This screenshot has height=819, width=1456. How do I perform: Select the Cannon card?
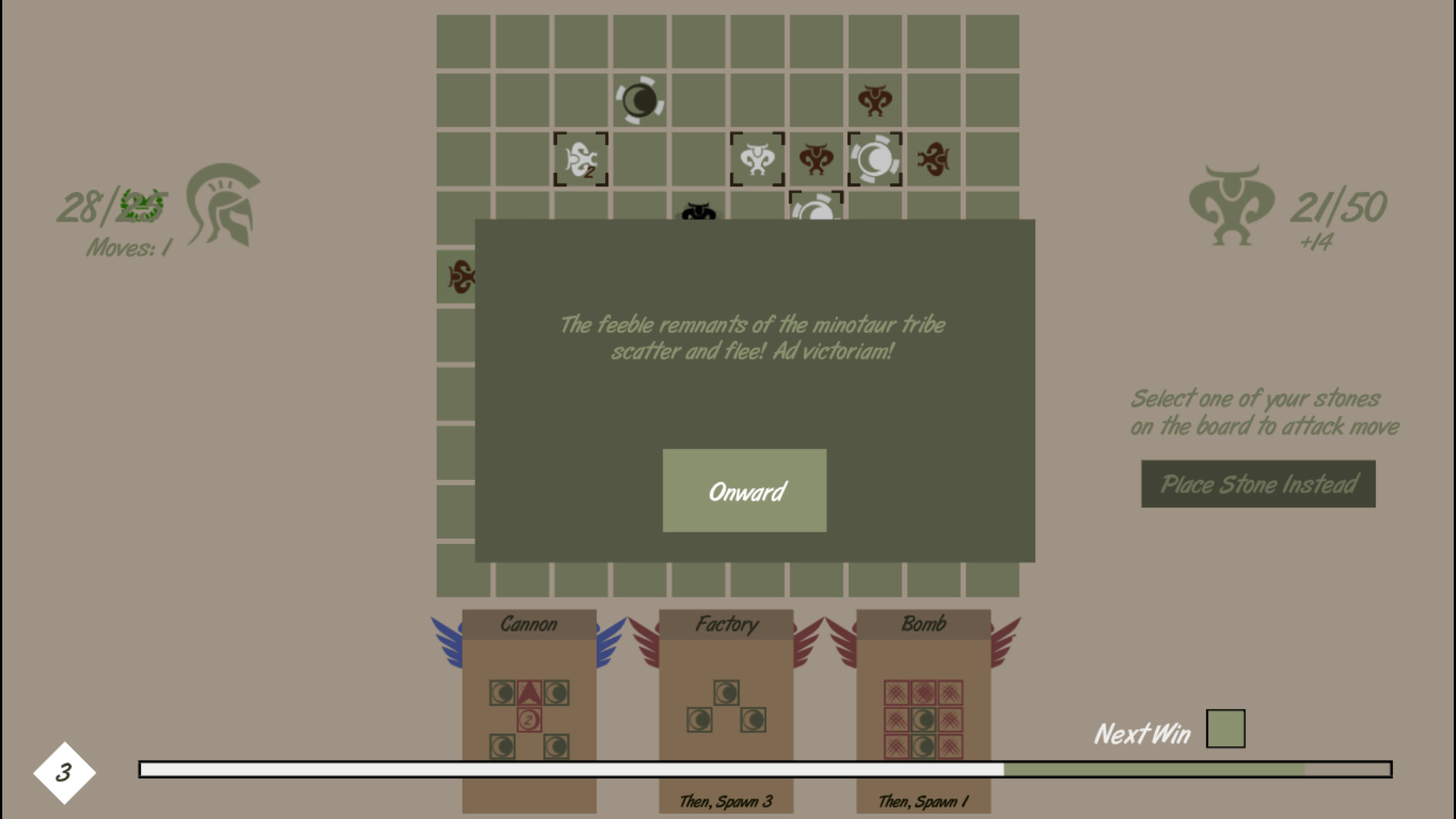point(529,705)
